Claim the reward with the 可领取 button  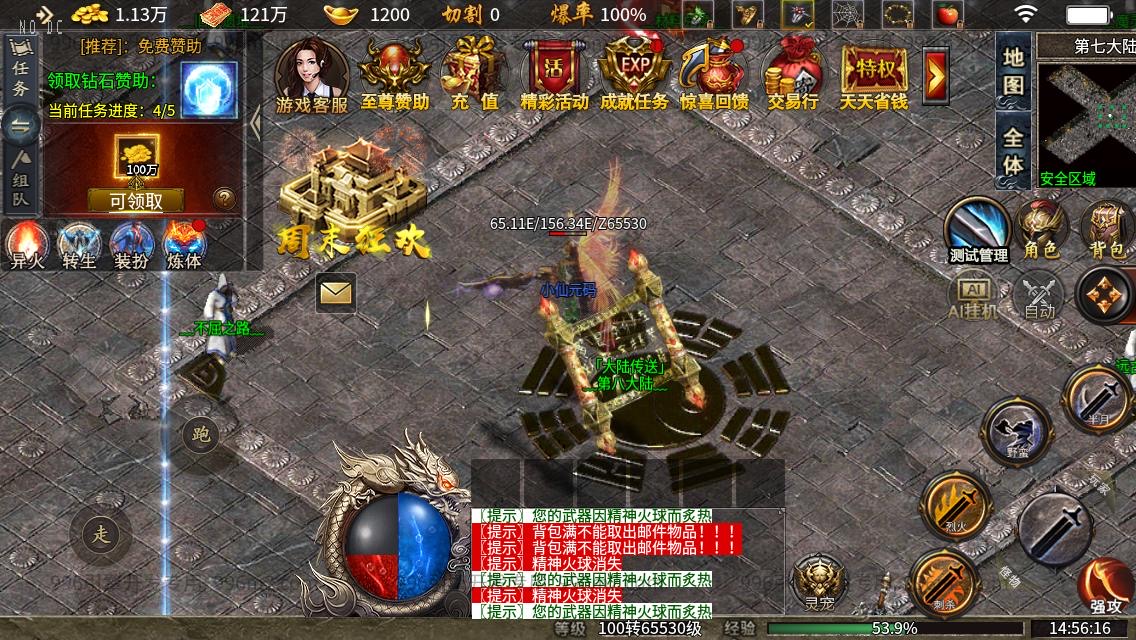pos(135,200)
